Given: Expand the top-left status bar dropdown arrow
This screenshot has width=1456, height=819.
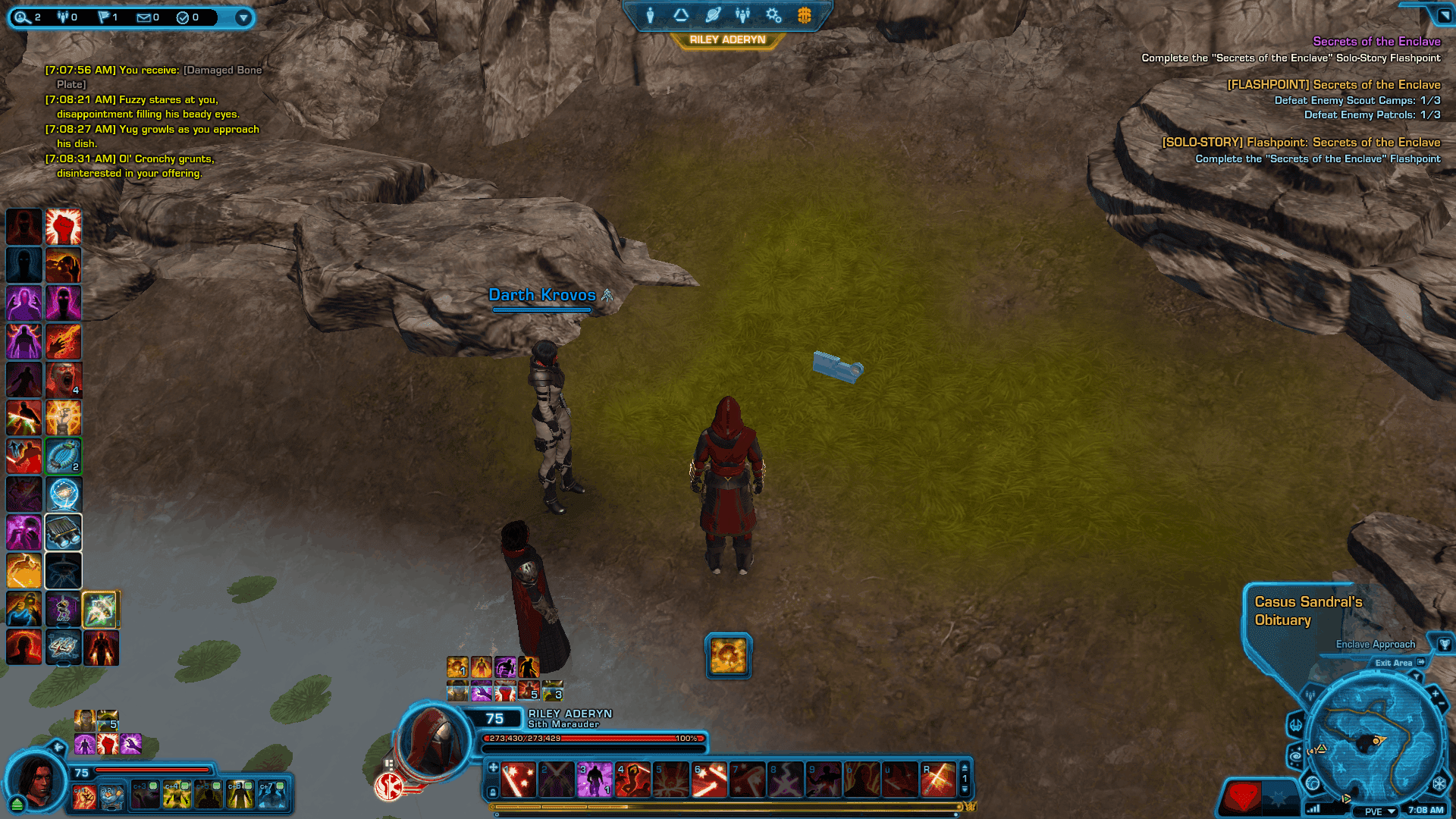Looking at the screenshot, I should [x=243, y=17].
